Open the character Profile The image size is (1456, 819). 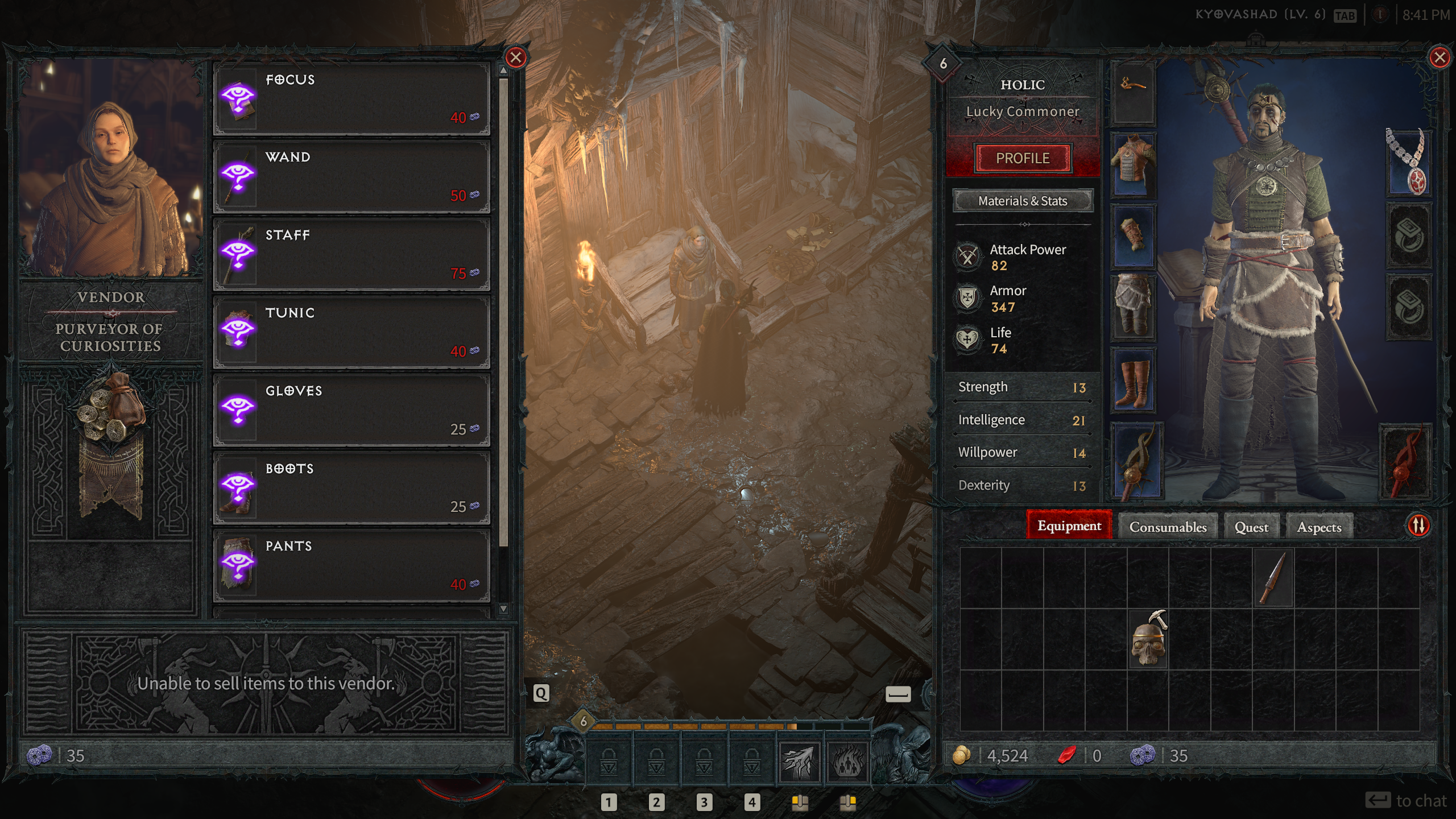1022,158
